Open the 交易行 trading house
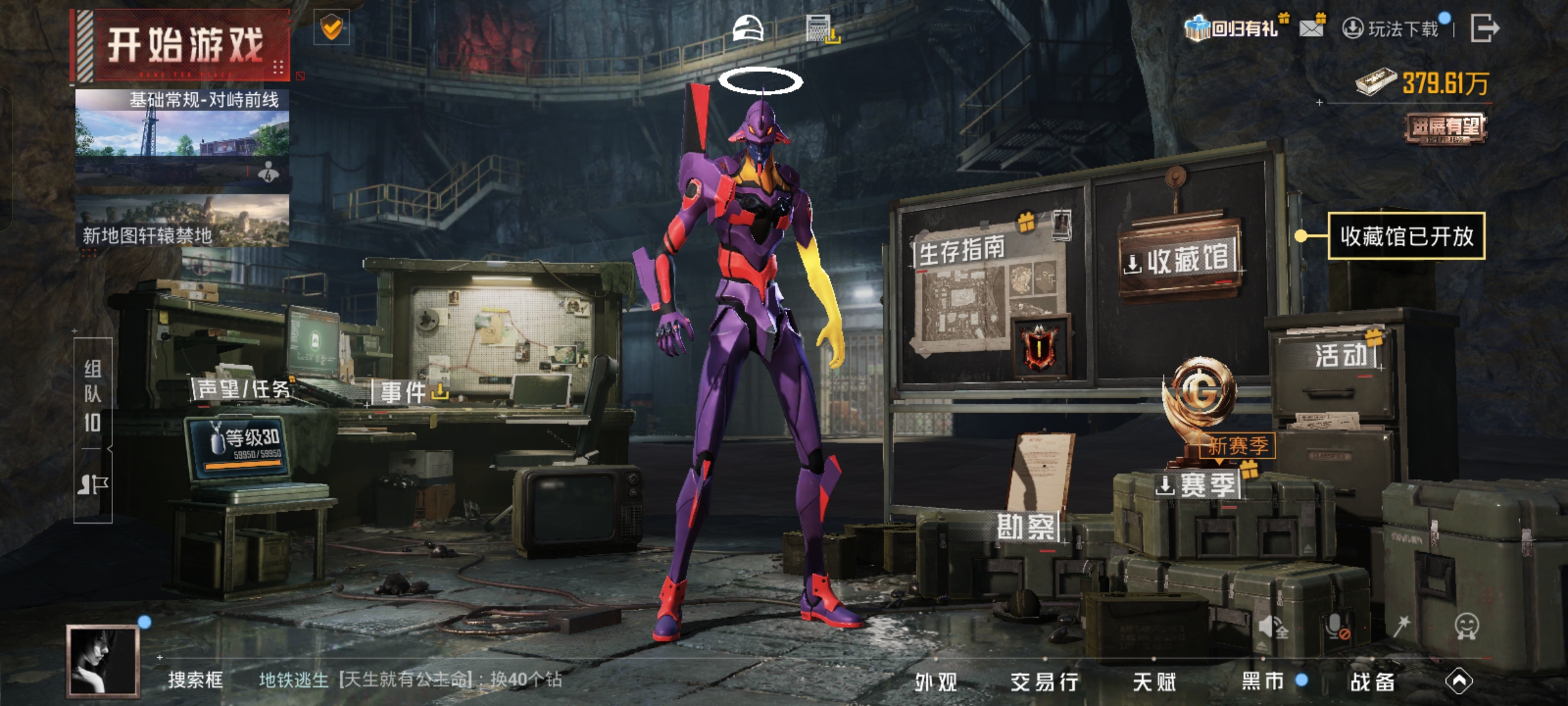Screen dimensions: 1568x706 pos(1044,682)
